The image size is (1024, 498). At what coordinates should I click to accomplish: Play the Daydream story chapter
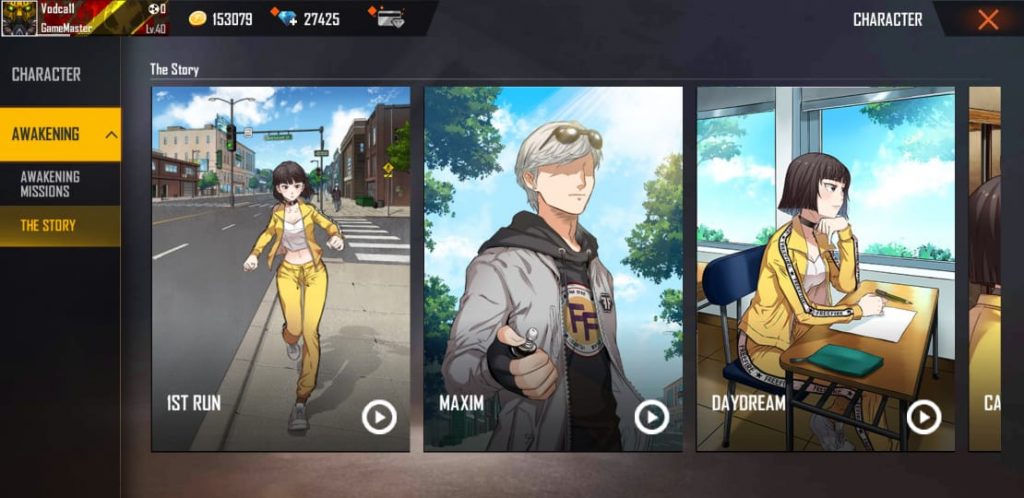tap(923, 416)
